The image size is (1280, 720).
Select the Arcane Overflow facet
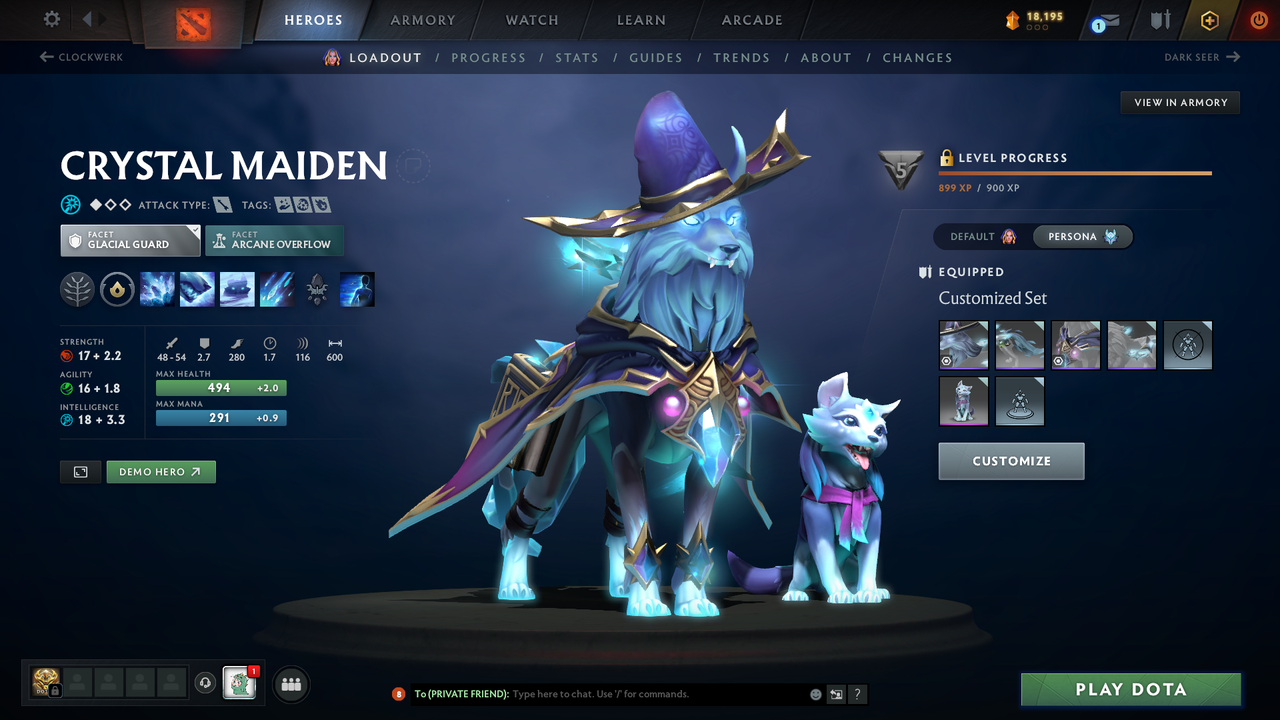274,240
